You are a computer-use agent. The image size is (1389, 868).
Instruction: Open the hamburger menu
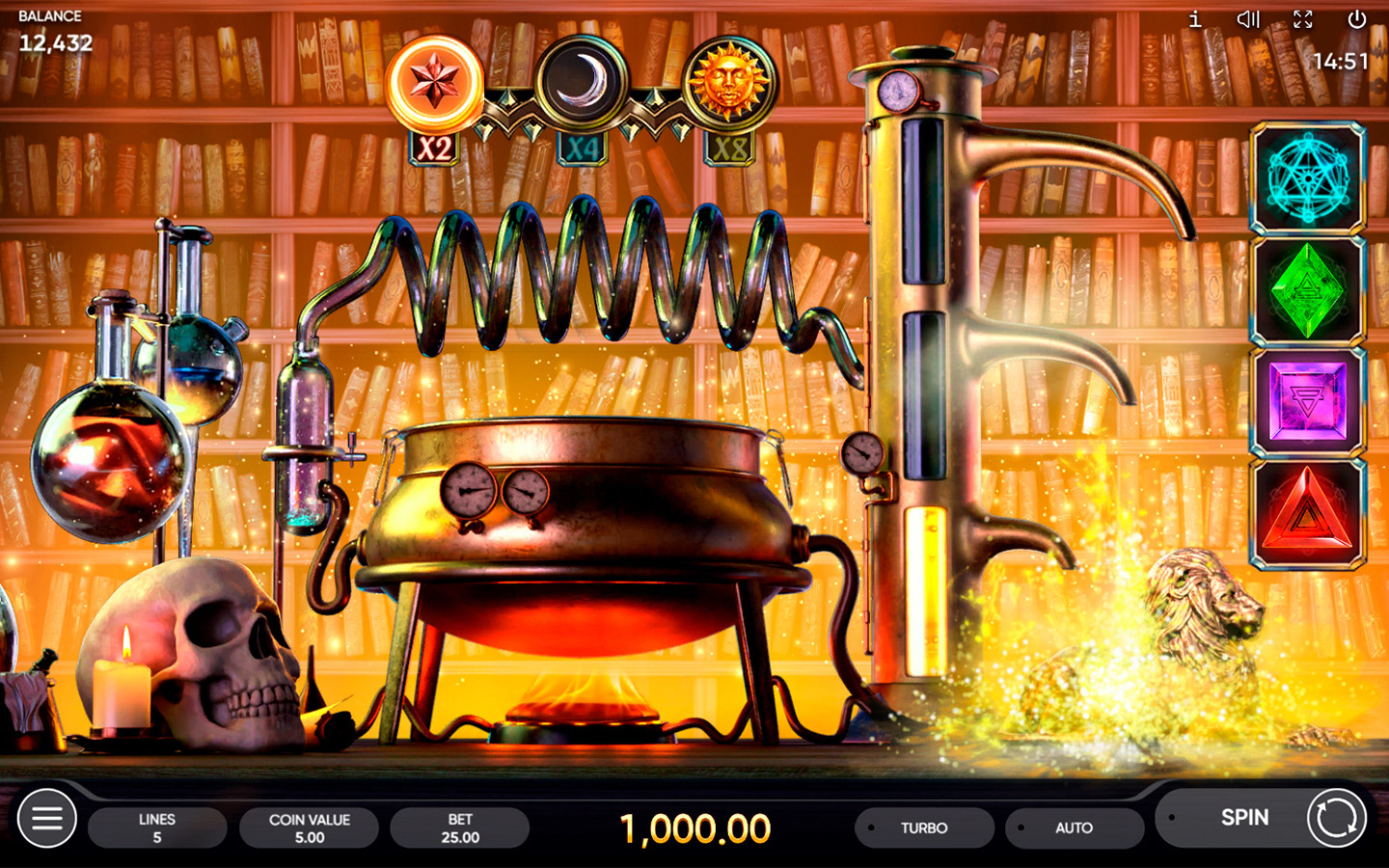pos(46,818)
